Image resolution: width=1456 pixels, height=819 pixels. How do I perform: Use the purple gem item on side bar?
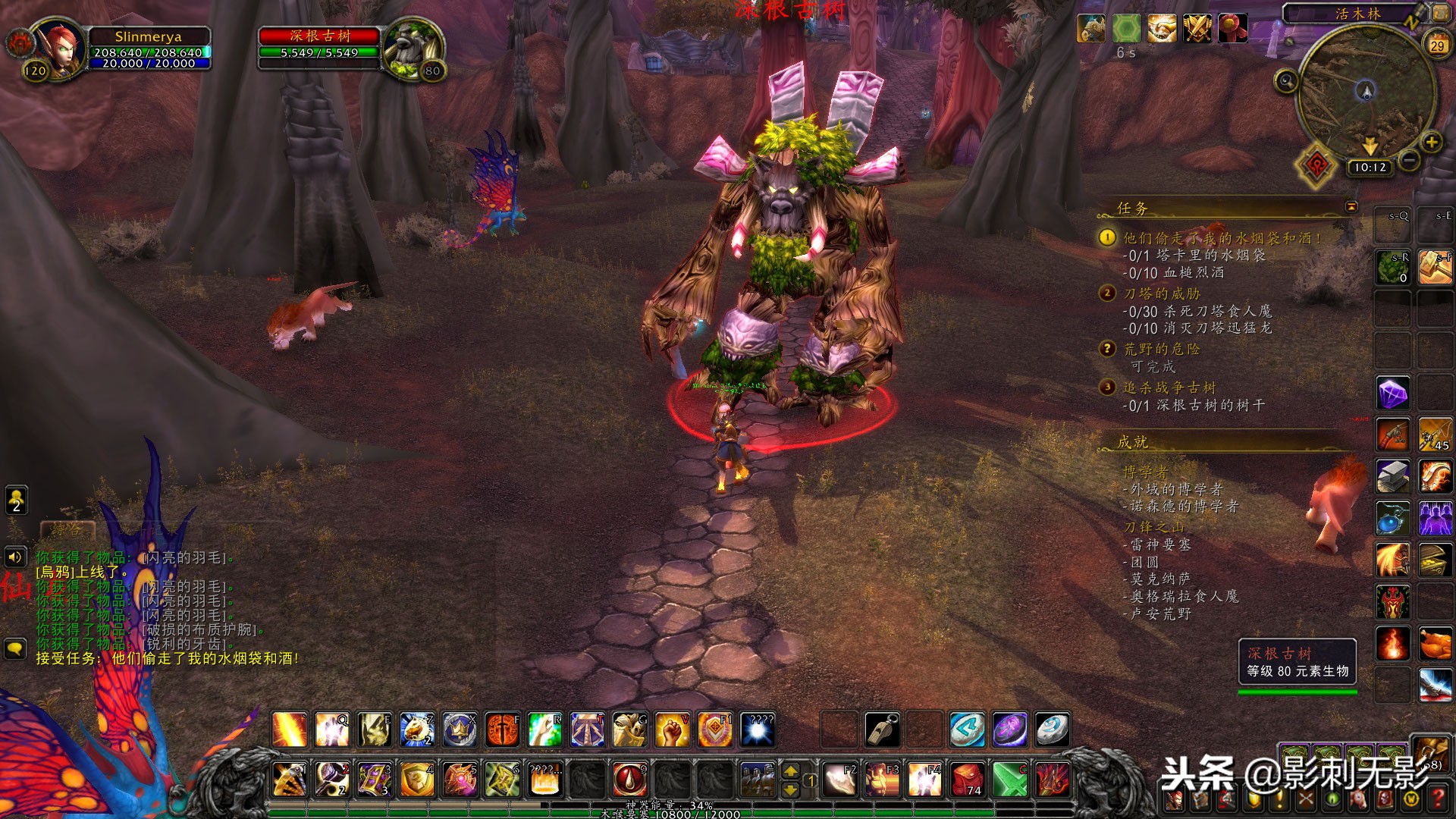point(1393,394)
